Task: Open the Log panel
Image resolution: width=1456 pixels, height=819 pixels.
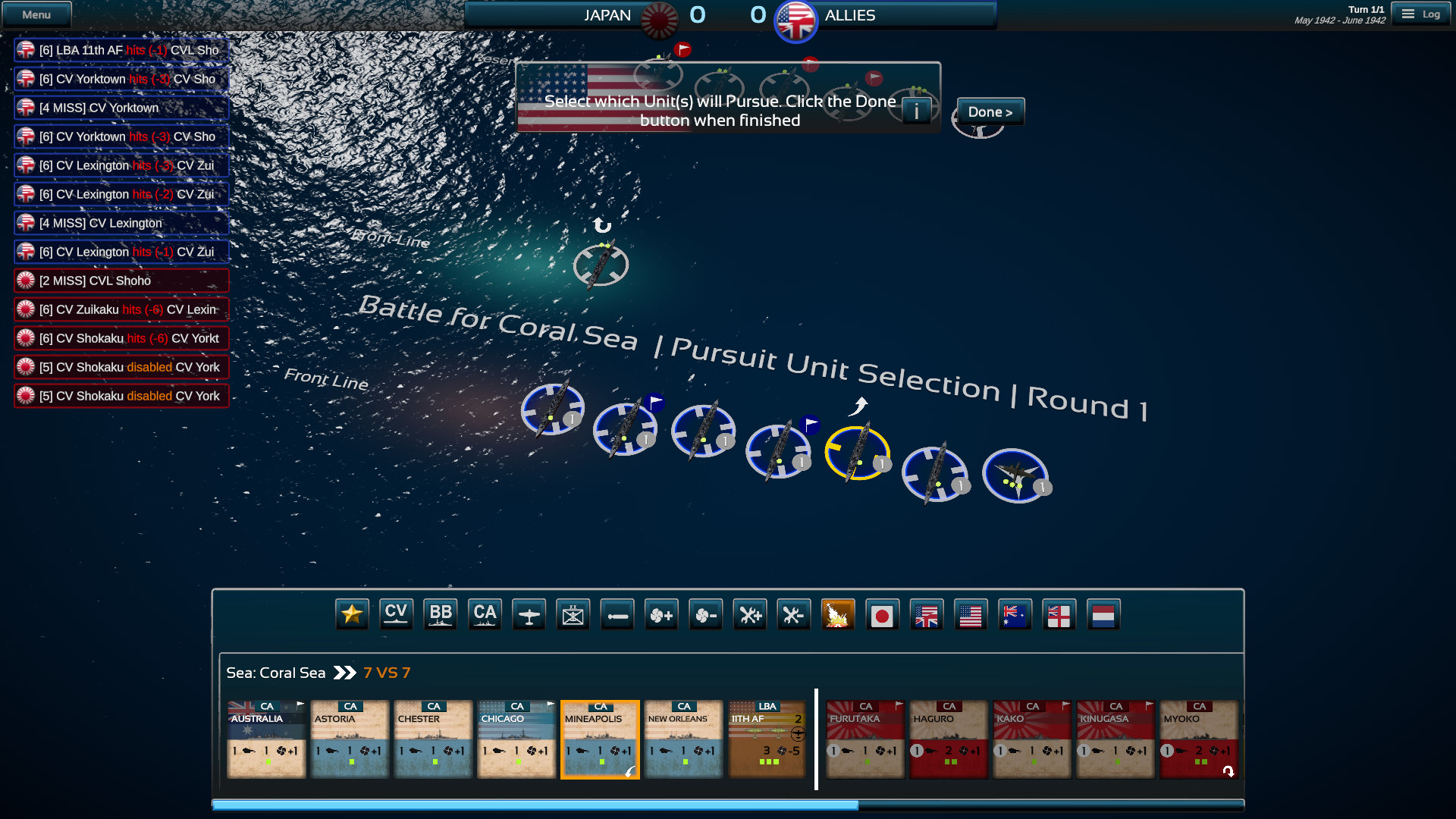Action: tap(1421, 14)
